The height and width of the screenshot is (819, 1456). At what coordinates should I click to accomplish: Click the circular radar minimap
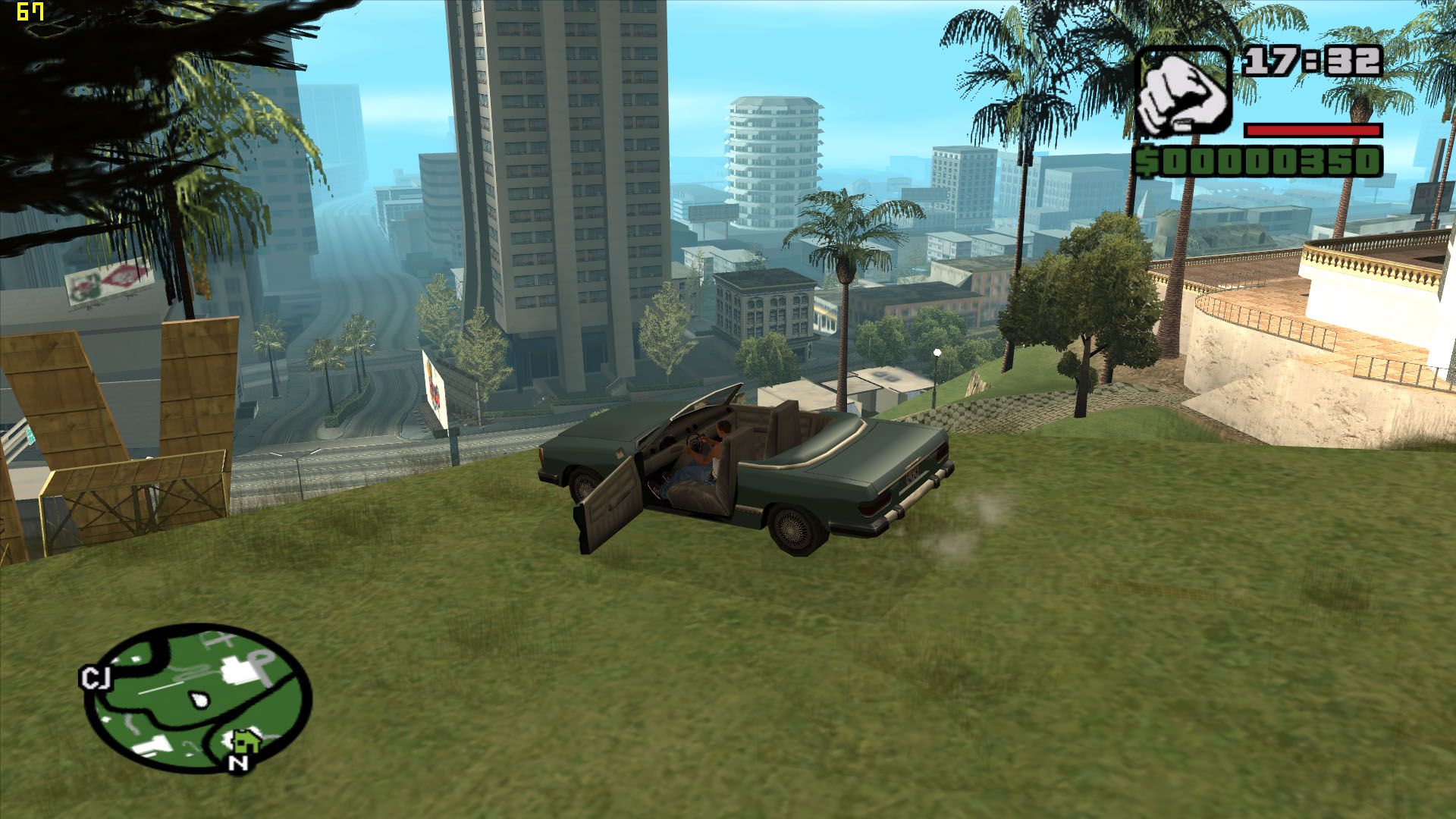[197, 698]
